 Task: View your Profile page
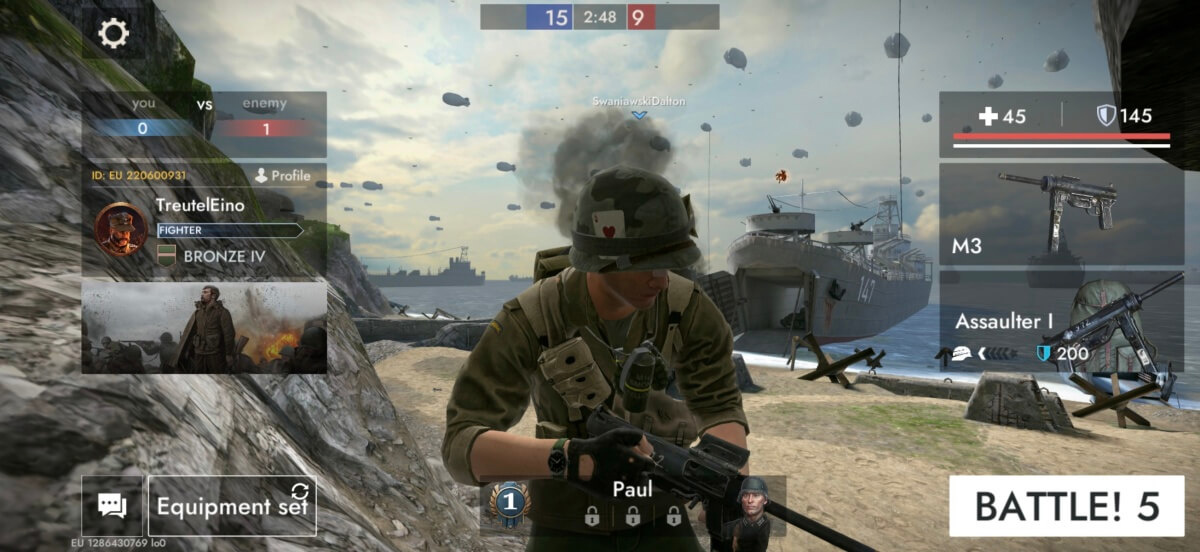(x=283, y=176)
